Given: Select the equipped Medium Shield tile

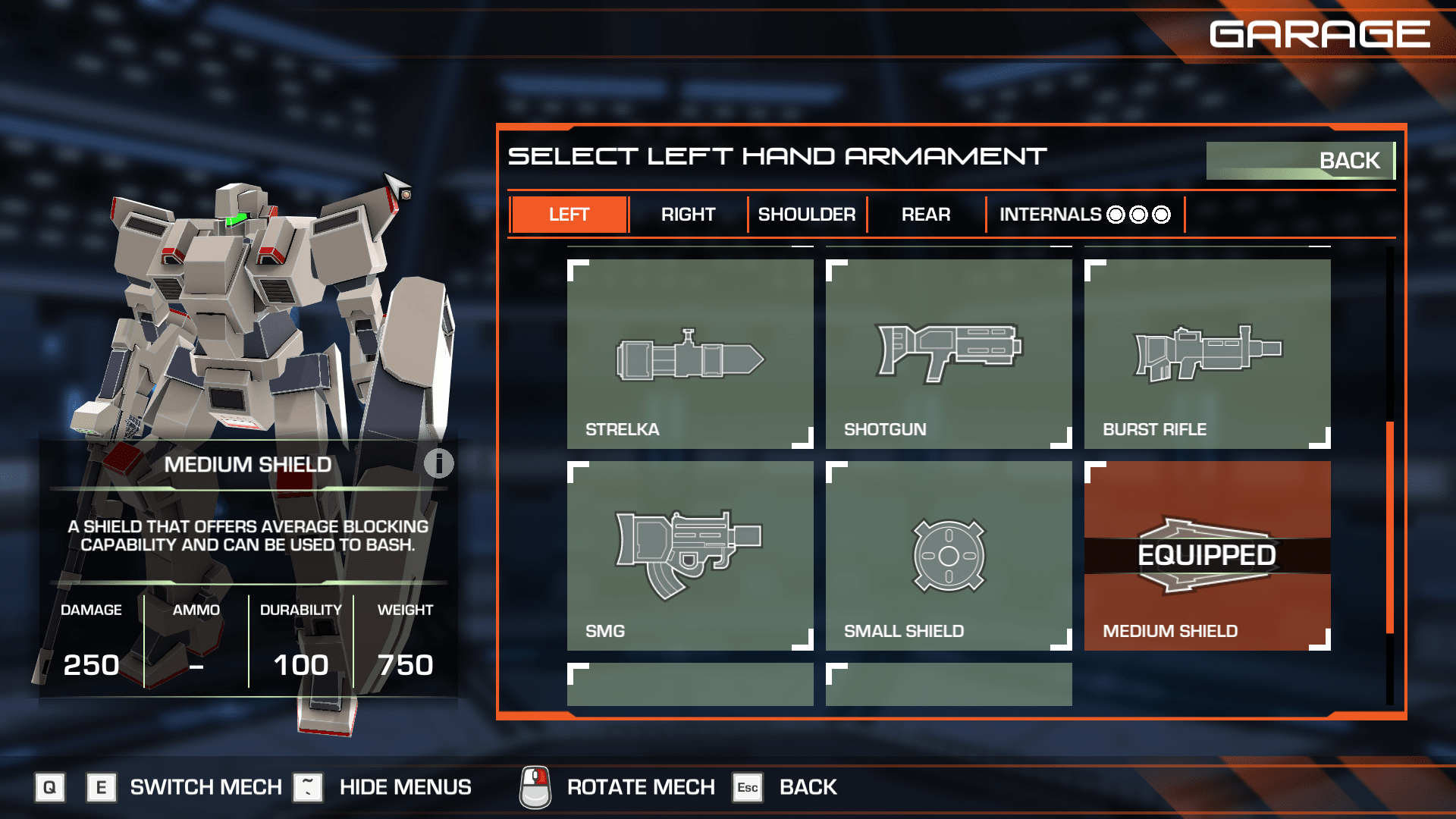Looking at the screenshot, I should pyautogui.click(x=1207, y=556).
